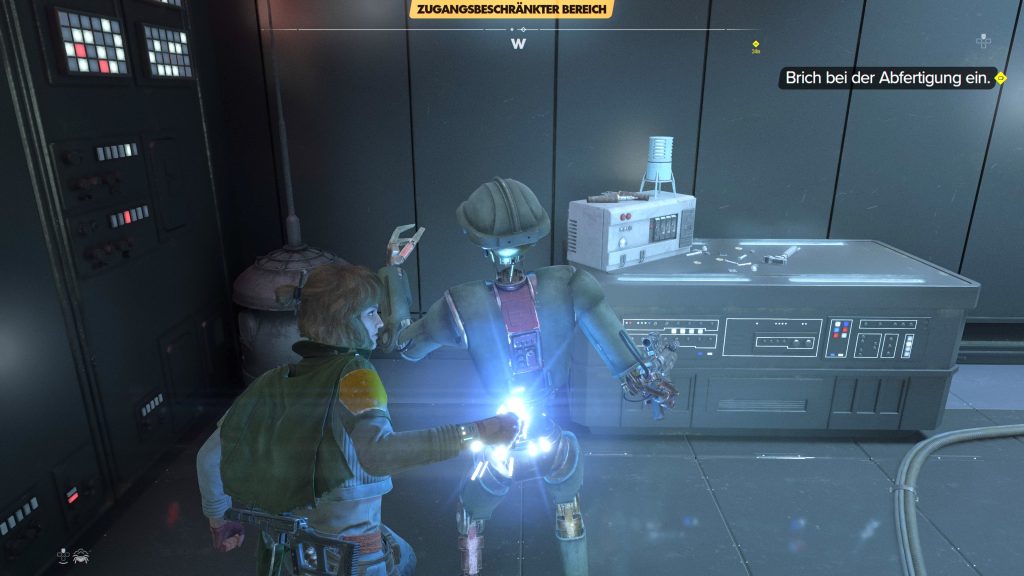Click the W heading on the compass bar
The height and width of the screenshot is (576, 1024).
tap(518, 44)
